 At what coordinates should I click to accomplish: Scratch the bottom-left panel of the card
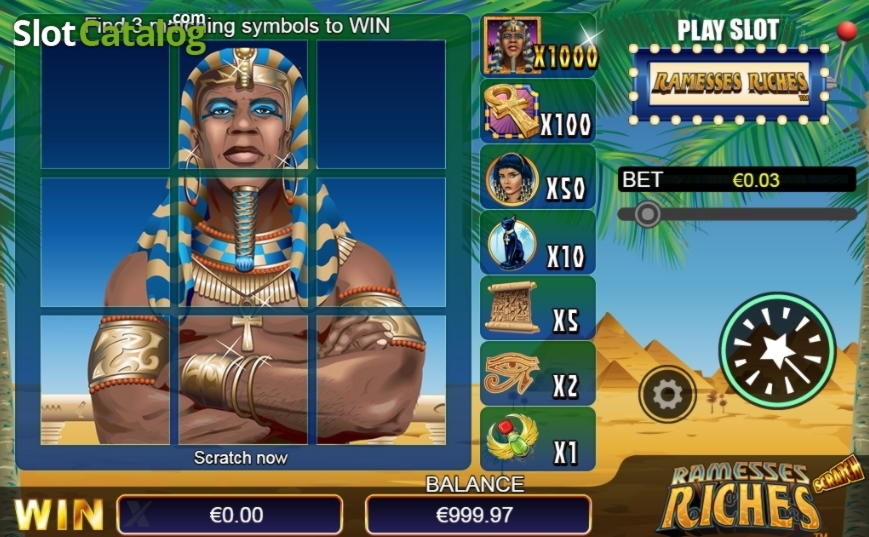[x=105, y=379]
